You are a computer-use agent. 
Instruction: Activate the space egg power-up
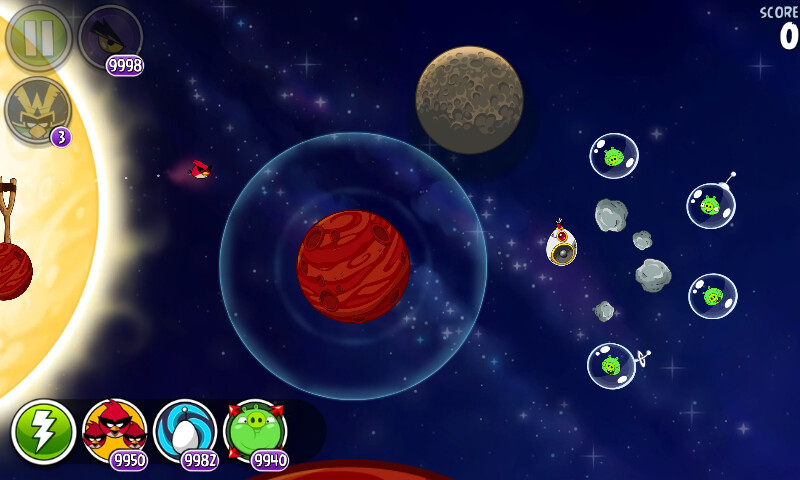(x=185, y=431)
